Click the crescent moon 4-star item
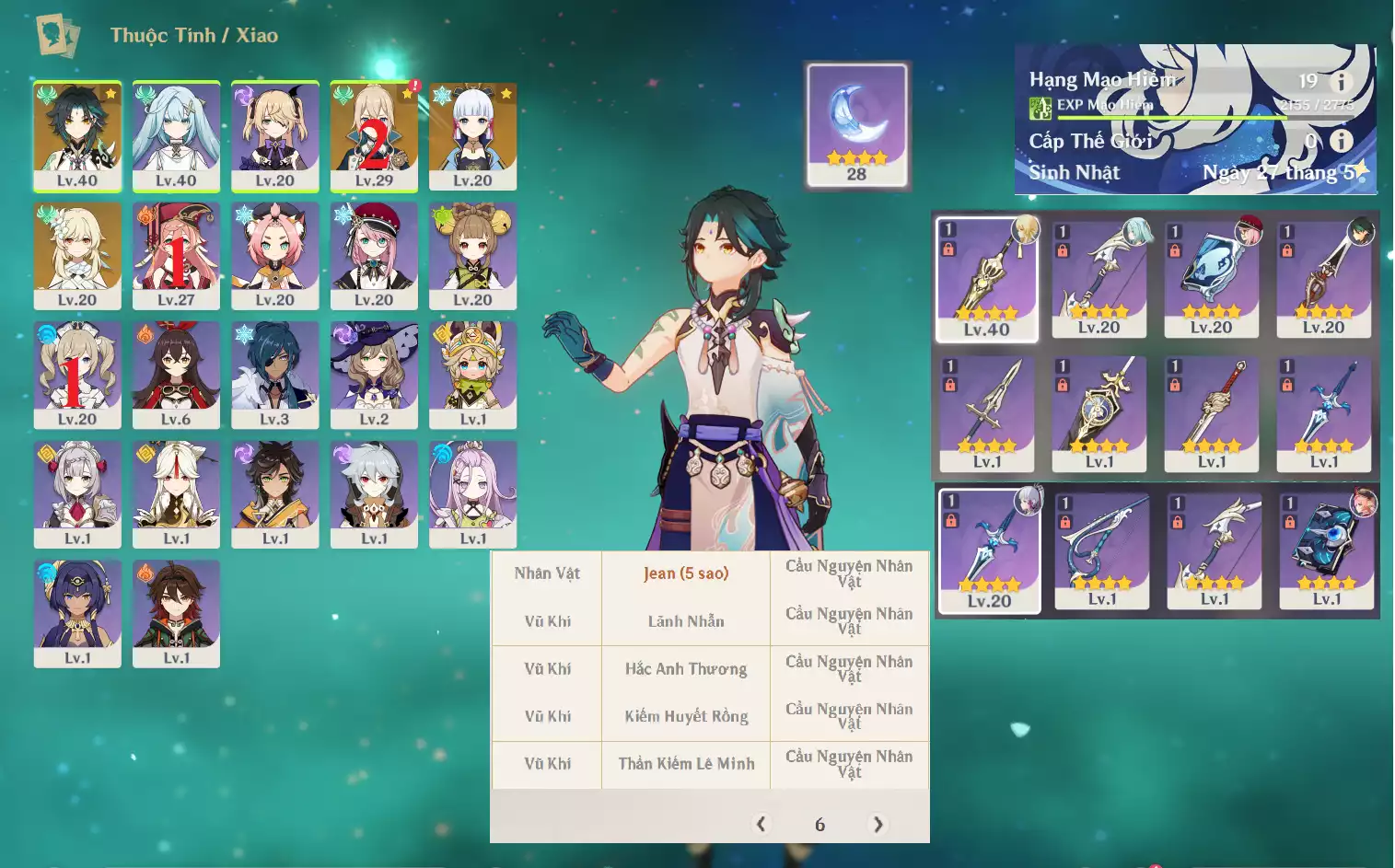The height and width of the screenshot is (868, 1395). pos(856,124)
